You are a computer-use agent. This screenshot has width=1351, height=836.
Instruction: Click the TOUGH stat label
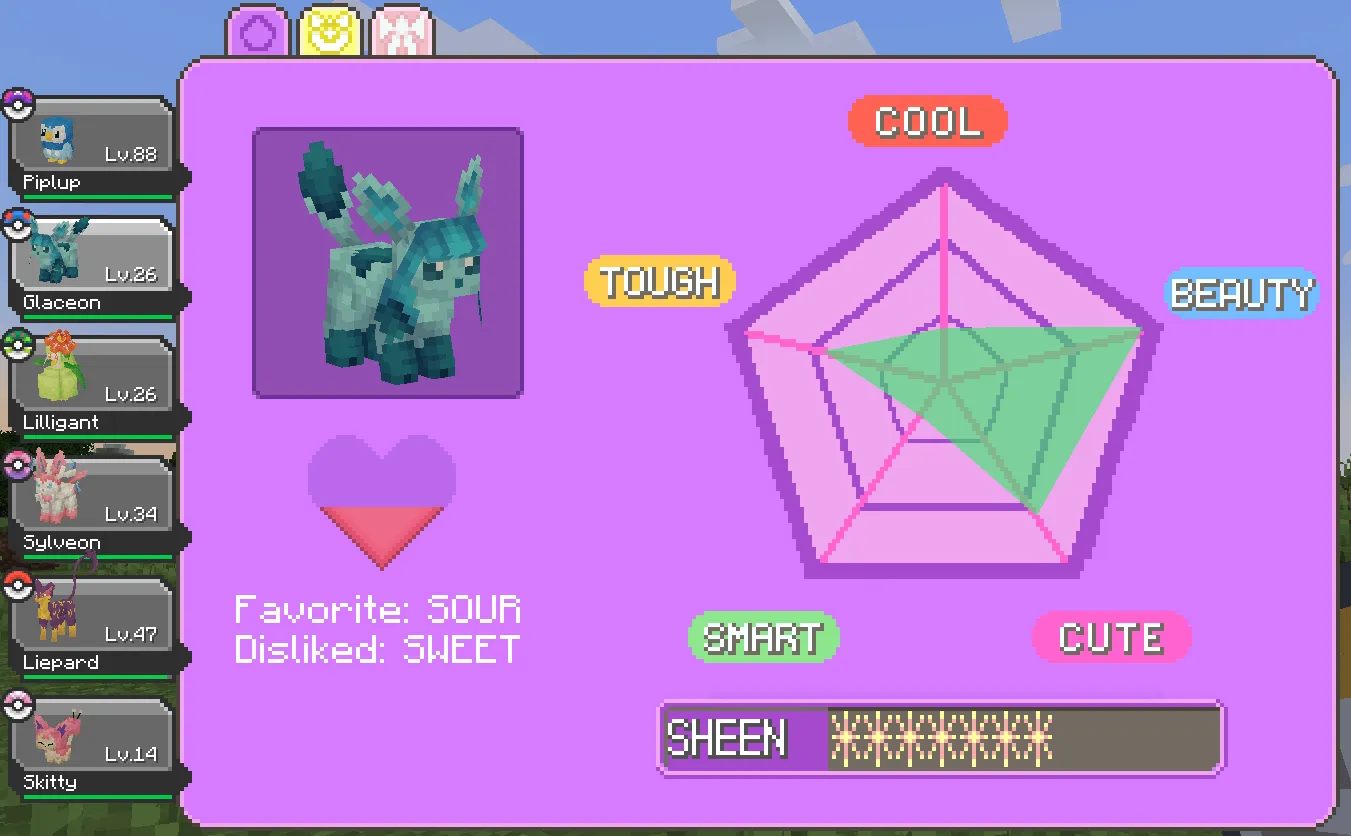pyautogui.click(x=659, y=282)
